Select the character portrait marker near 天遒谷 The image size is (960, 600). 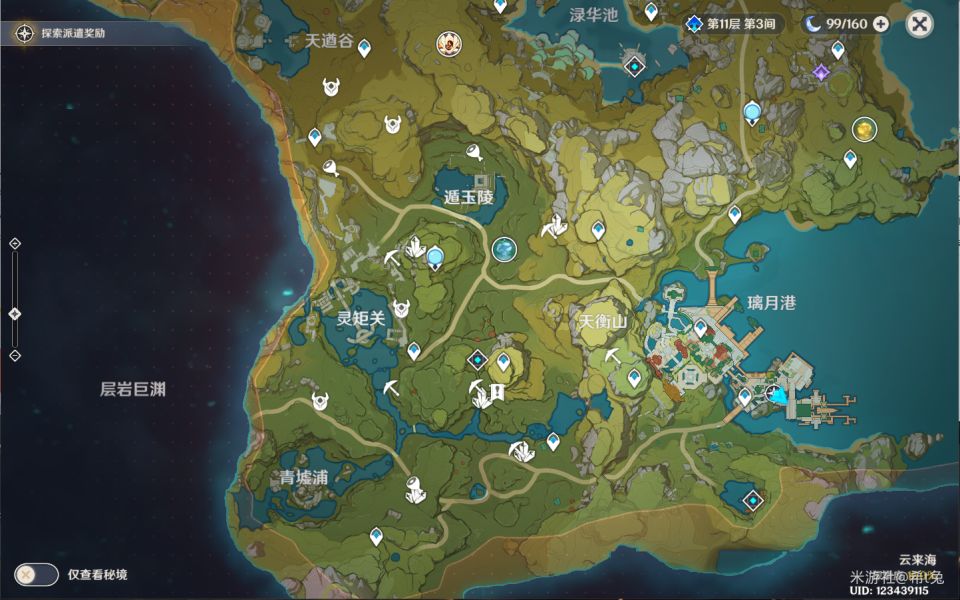(x=449, y=42)
